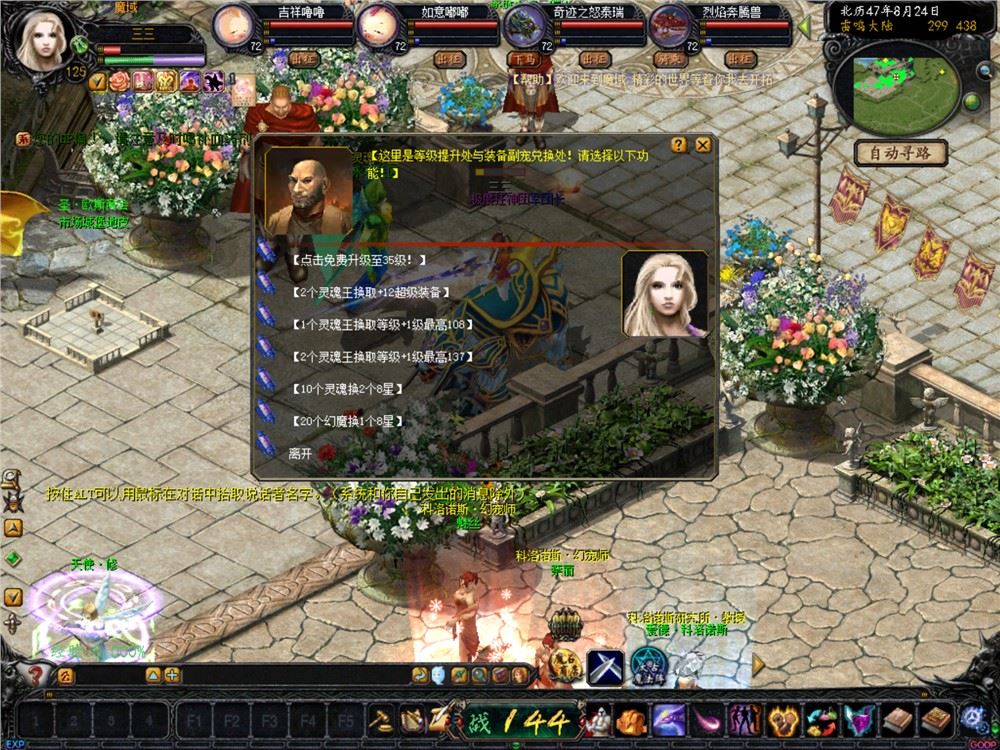Select the 10个灵魂换2个8星 option
The height and width of the screenshot is (750, 1000).
click(345, 388)
